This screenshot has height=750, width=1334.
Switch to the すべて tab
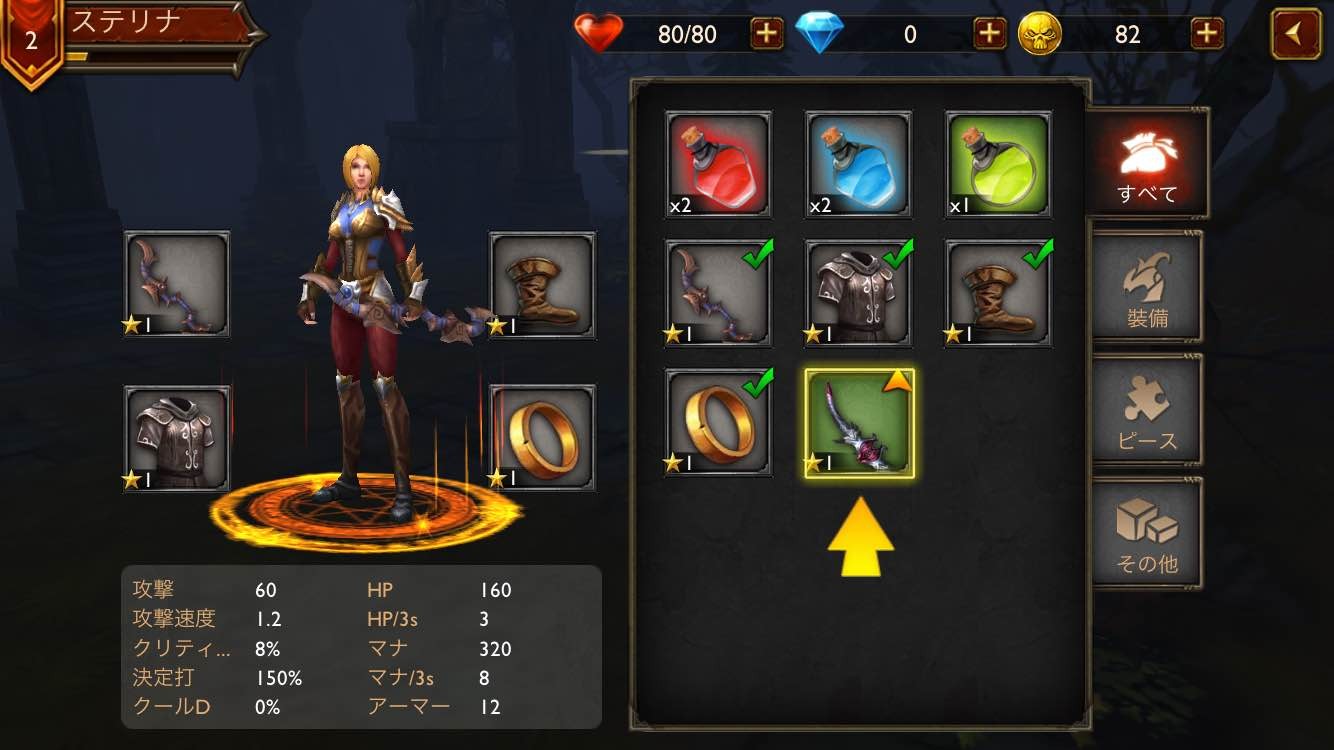[x=1147, y=163]
